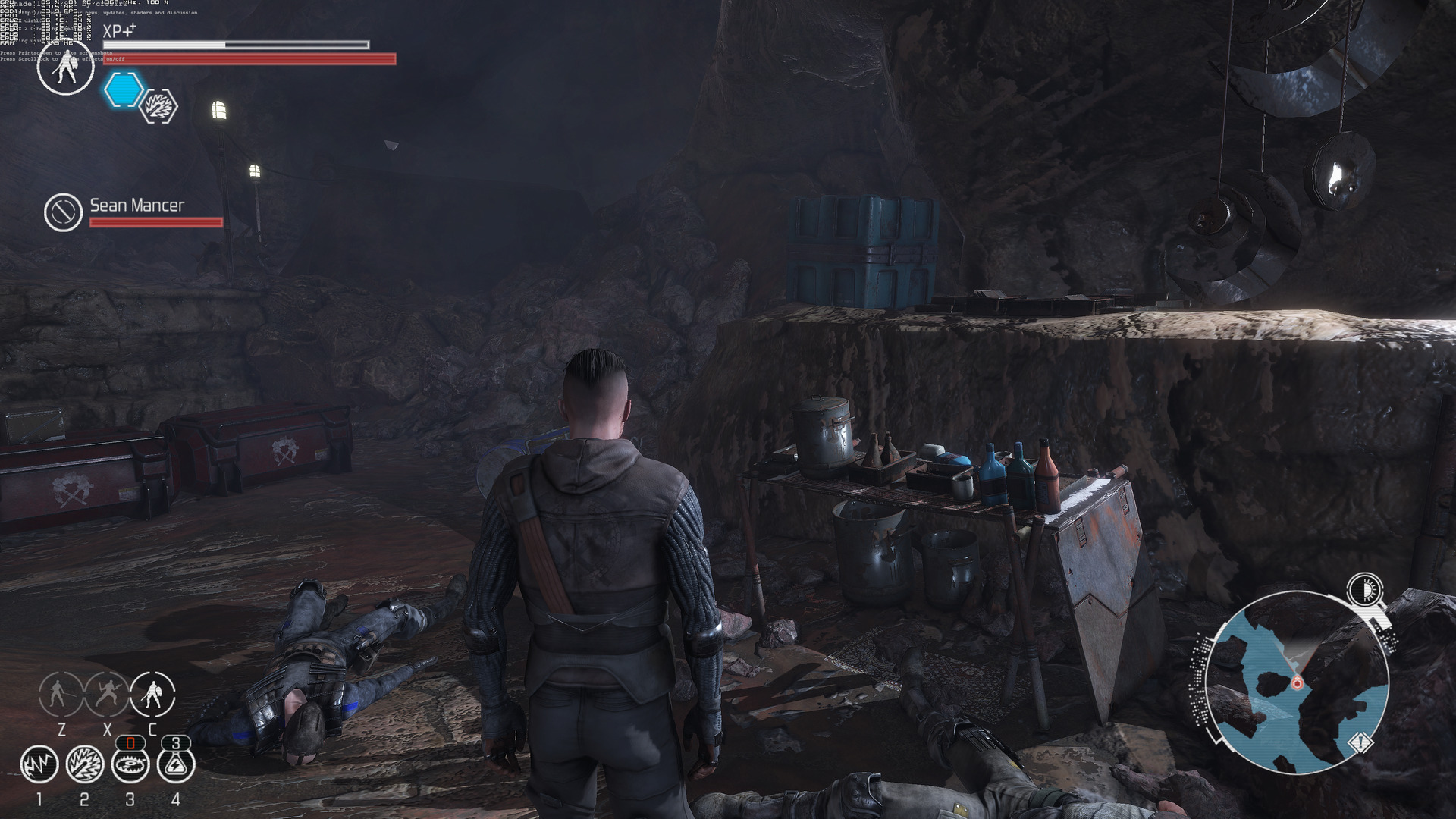The image size is (1456, 819).
Task: Activate the lightning bolt ability
Action: coord(39,764)
